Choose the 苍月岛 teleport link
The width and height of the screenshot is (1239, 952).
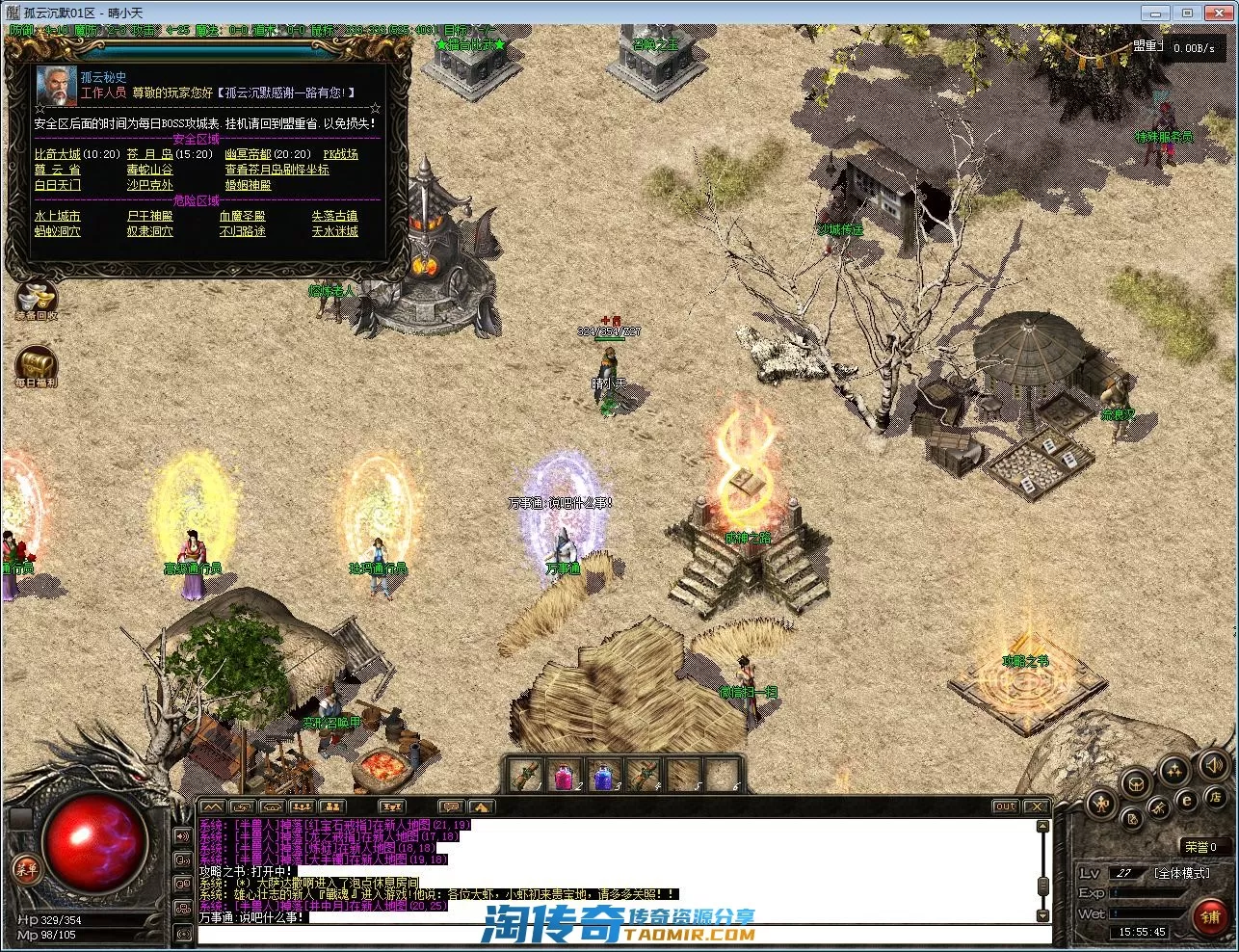[x=150, y=154]
